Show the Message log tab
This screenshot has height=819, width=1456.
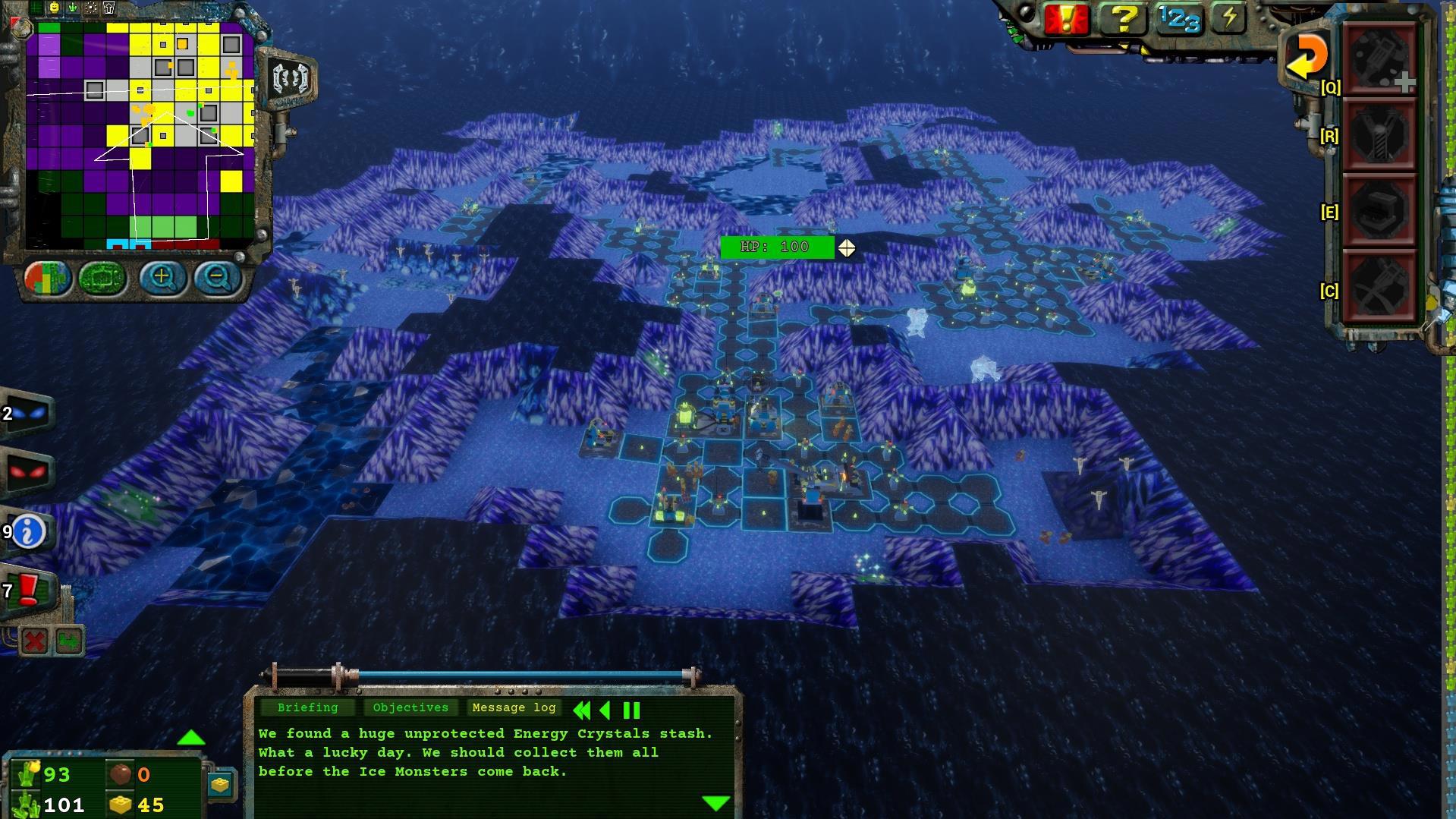click(x=514, y=707)
